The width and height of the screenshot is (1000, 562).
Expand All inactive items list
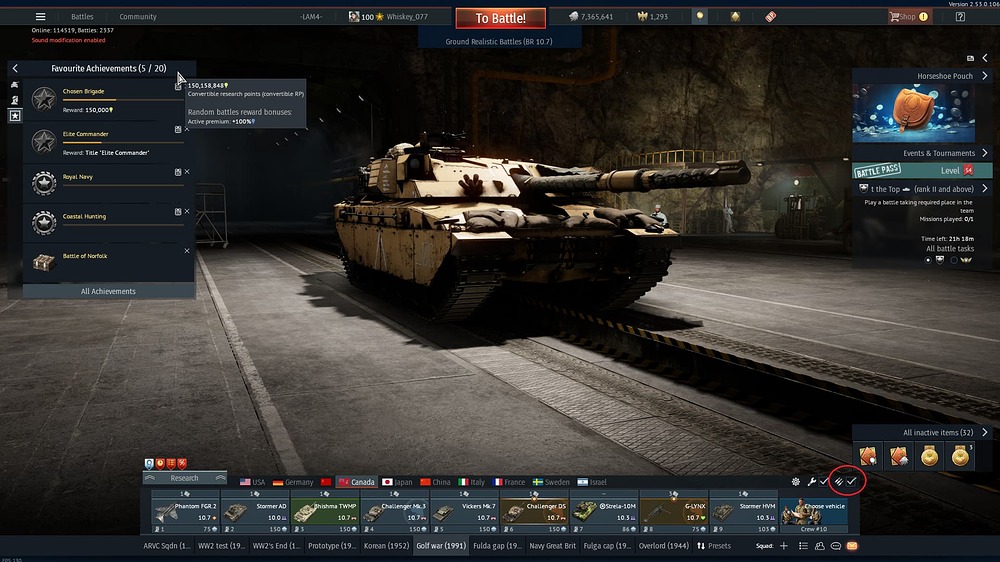(x=984, y=432)
